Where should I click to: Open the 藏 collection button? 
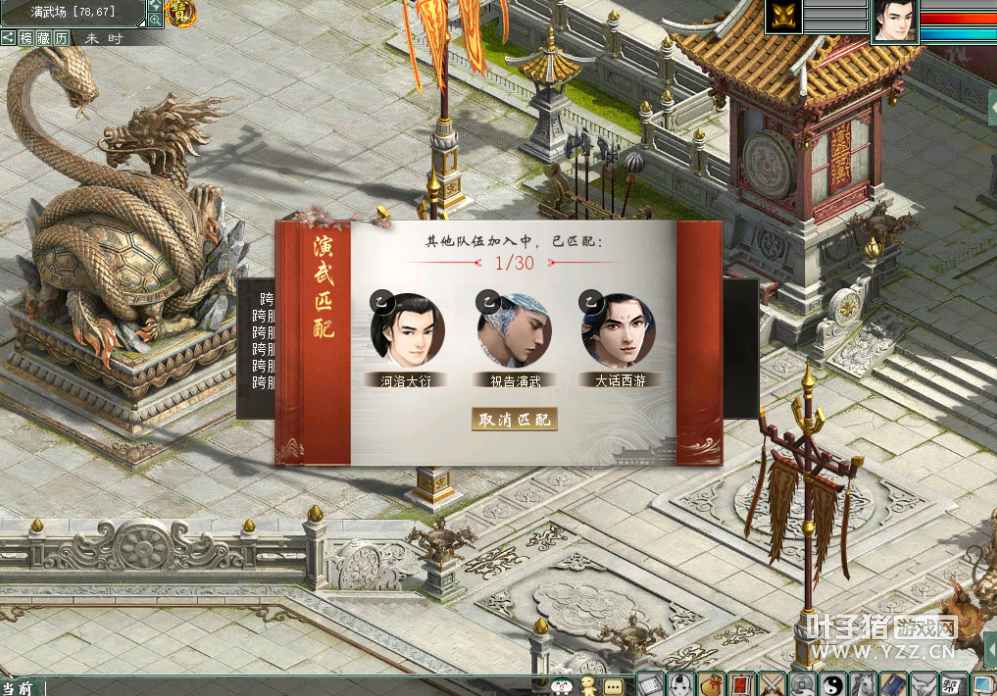pyautogui.click(x=44, y=38)
